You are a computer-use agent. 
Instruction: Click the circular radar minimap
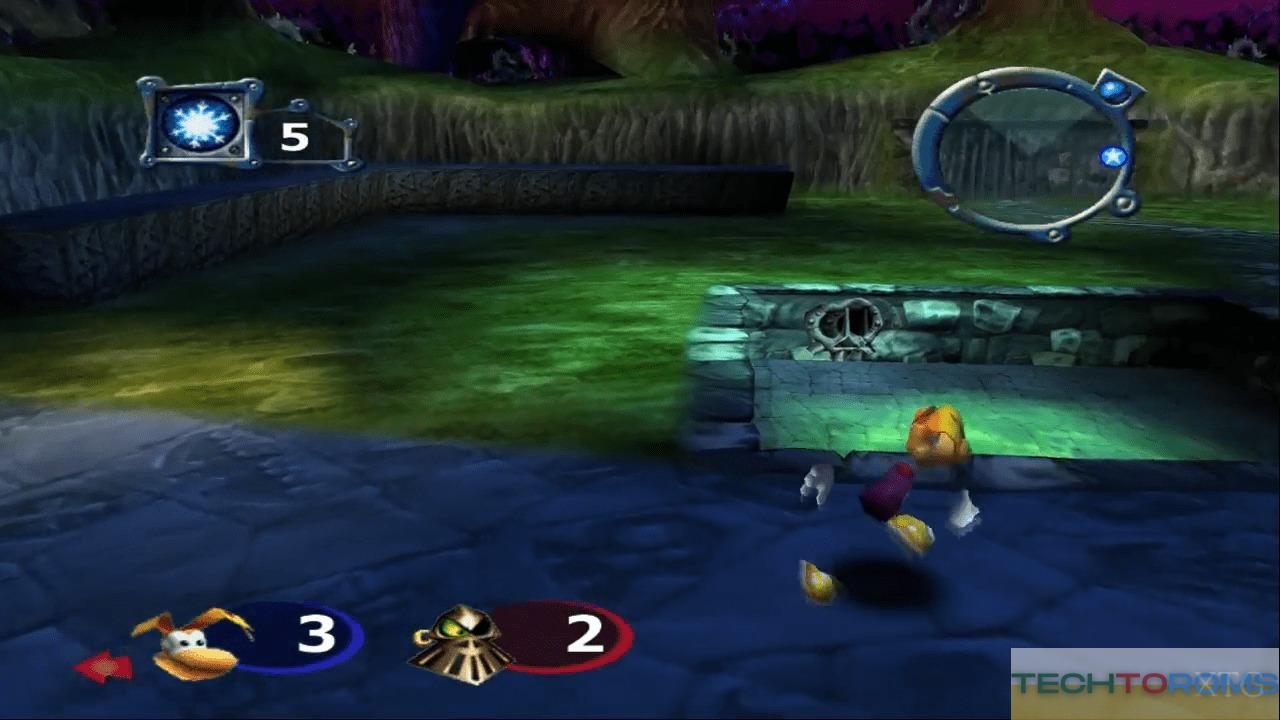point(1025,154)
